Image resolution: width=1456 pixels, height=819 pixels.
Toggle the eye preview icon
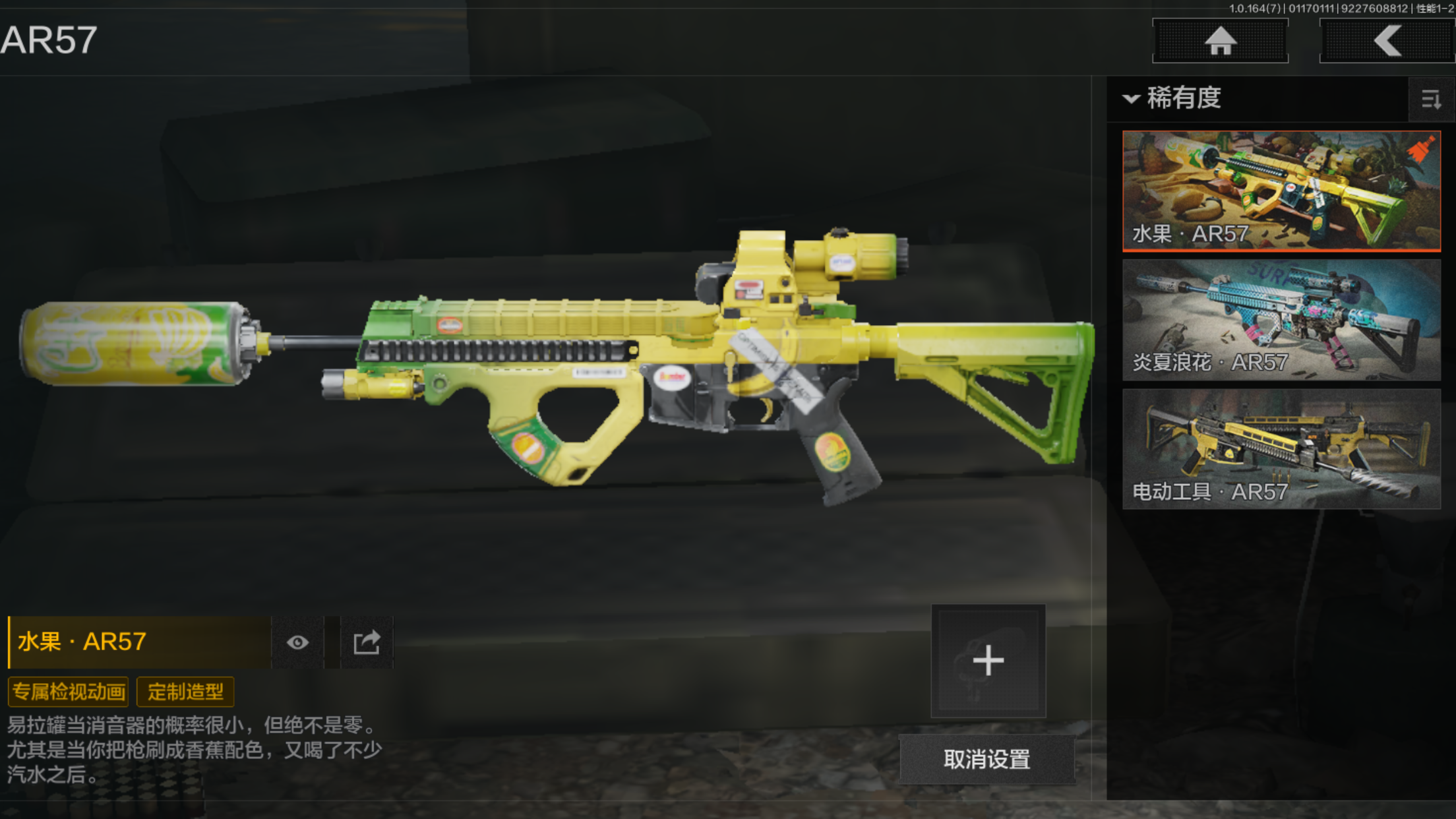(297, 642)
